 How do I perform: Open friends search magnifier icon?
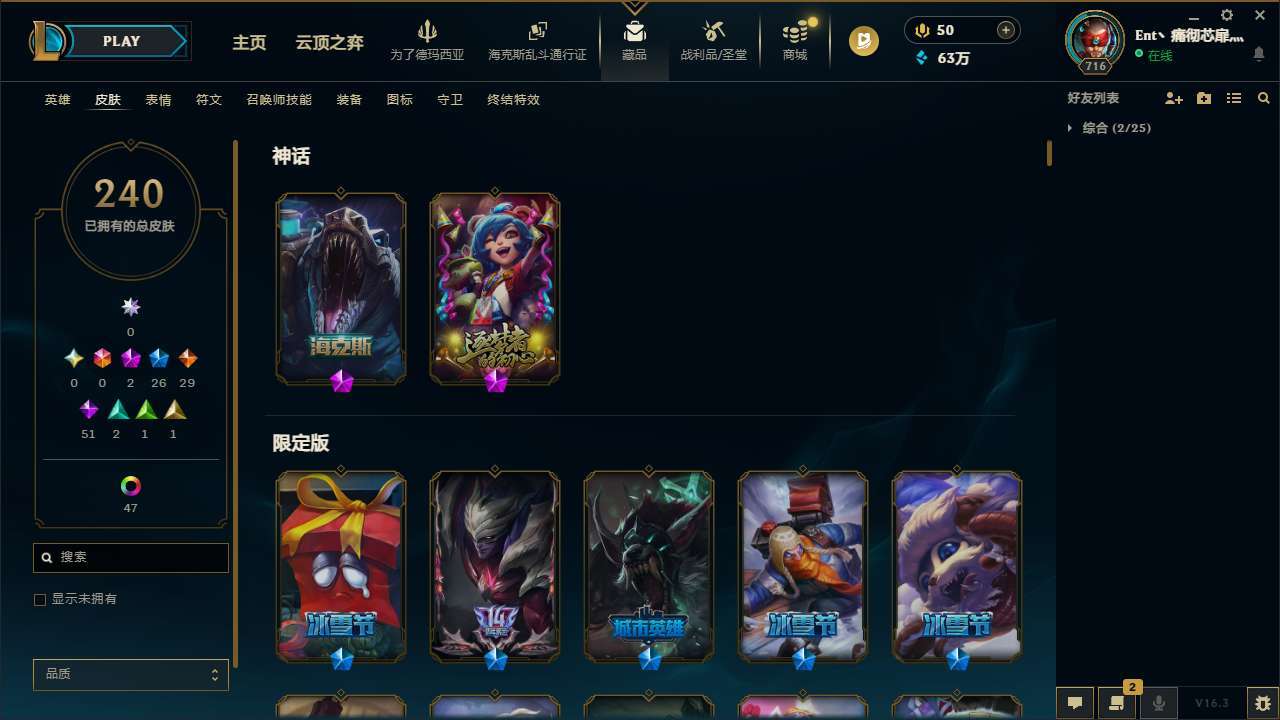click(x=1263, y=98)
